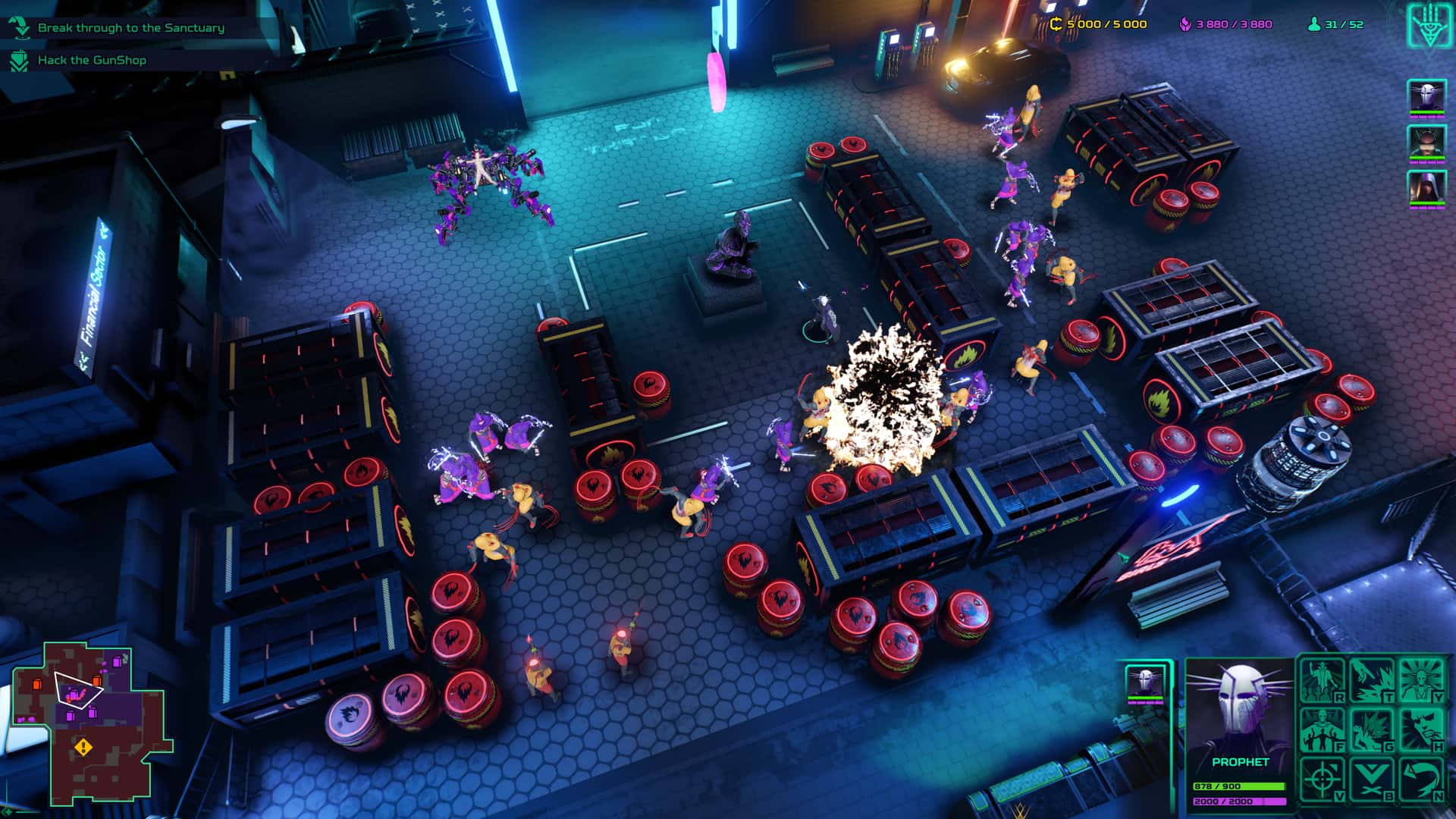Select the objective 'Break through to the Sanctuary'
The height and width of the screenshot is (819, 1456).
point(130,27)
